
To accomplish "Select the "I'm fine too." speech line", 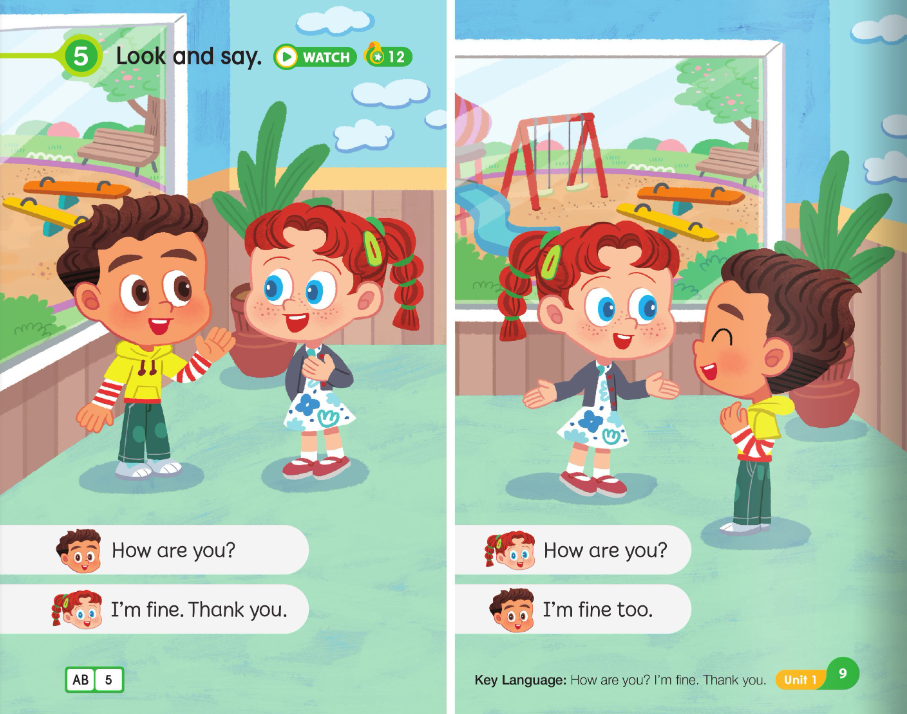I will click(596, 609).
